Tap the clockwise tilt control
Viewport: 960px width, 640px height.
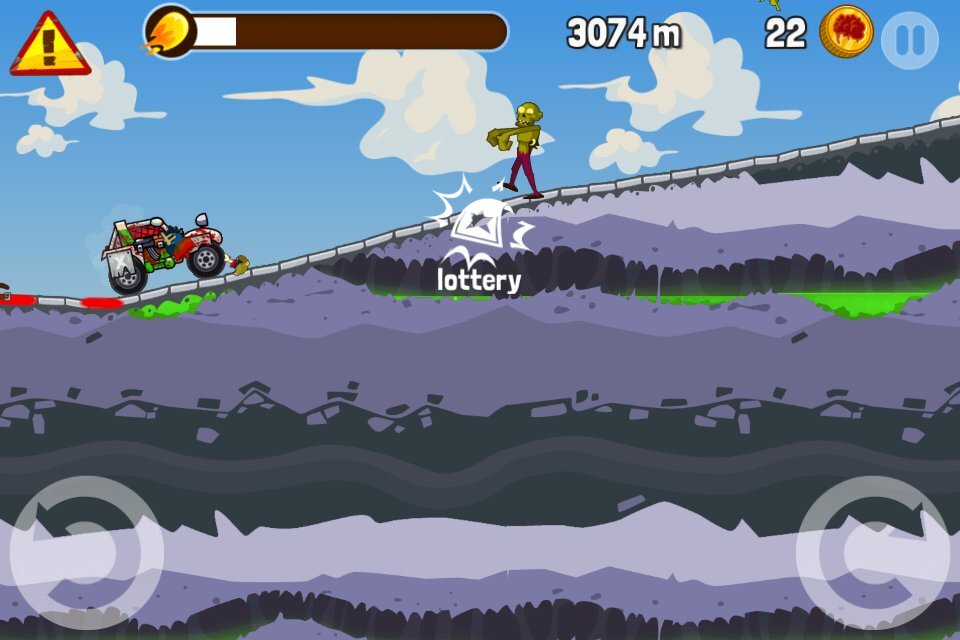click(872, 553)
